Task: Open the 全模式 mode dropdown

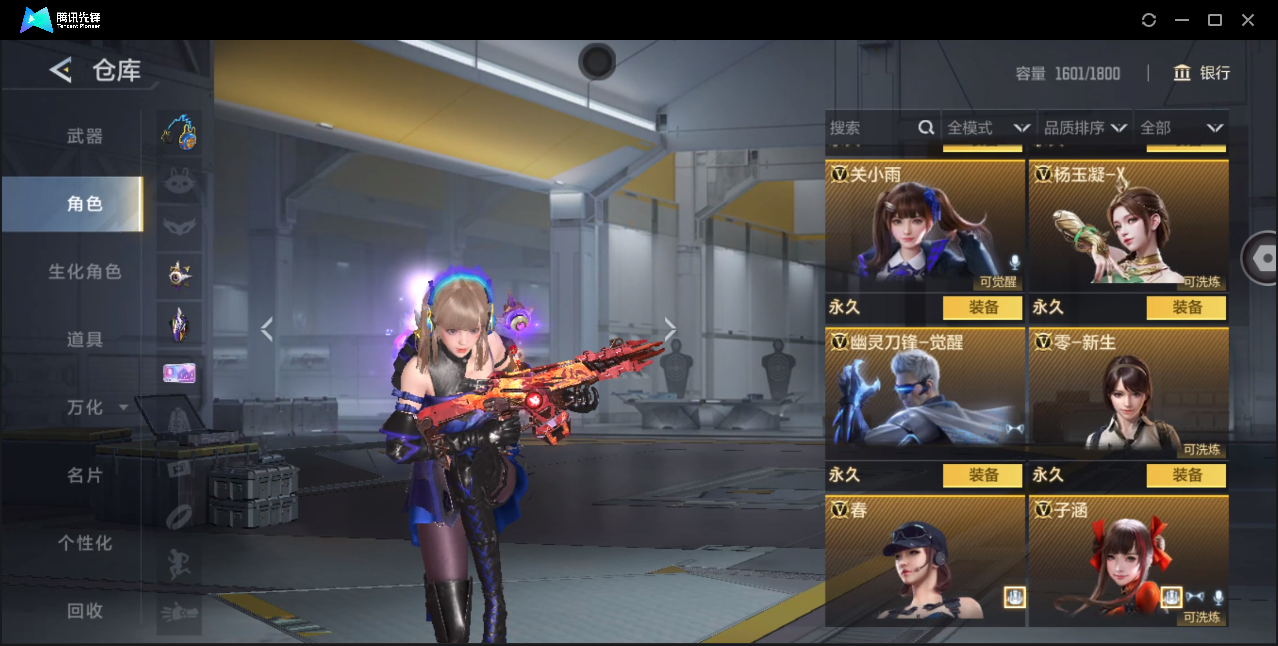Action: coord(988,128)
